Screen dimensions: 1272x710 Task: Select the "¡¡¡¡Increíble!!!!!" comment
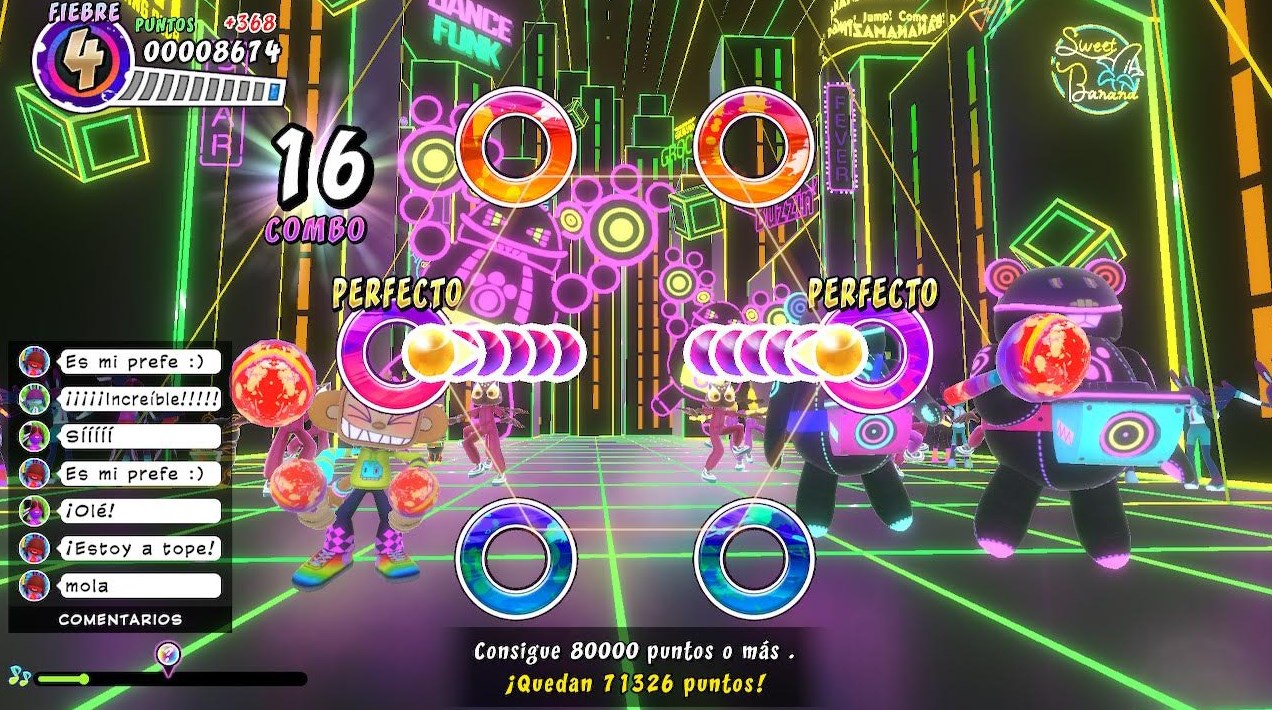click(138, 399)
